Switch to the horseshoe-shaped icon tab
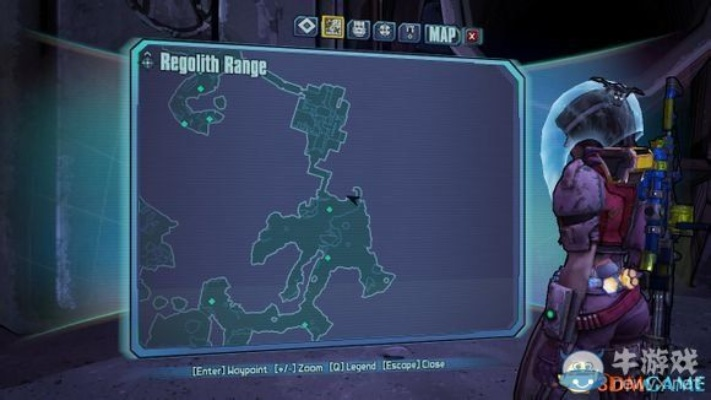Viewport: 711px width, 400px height. click(408, 32)
